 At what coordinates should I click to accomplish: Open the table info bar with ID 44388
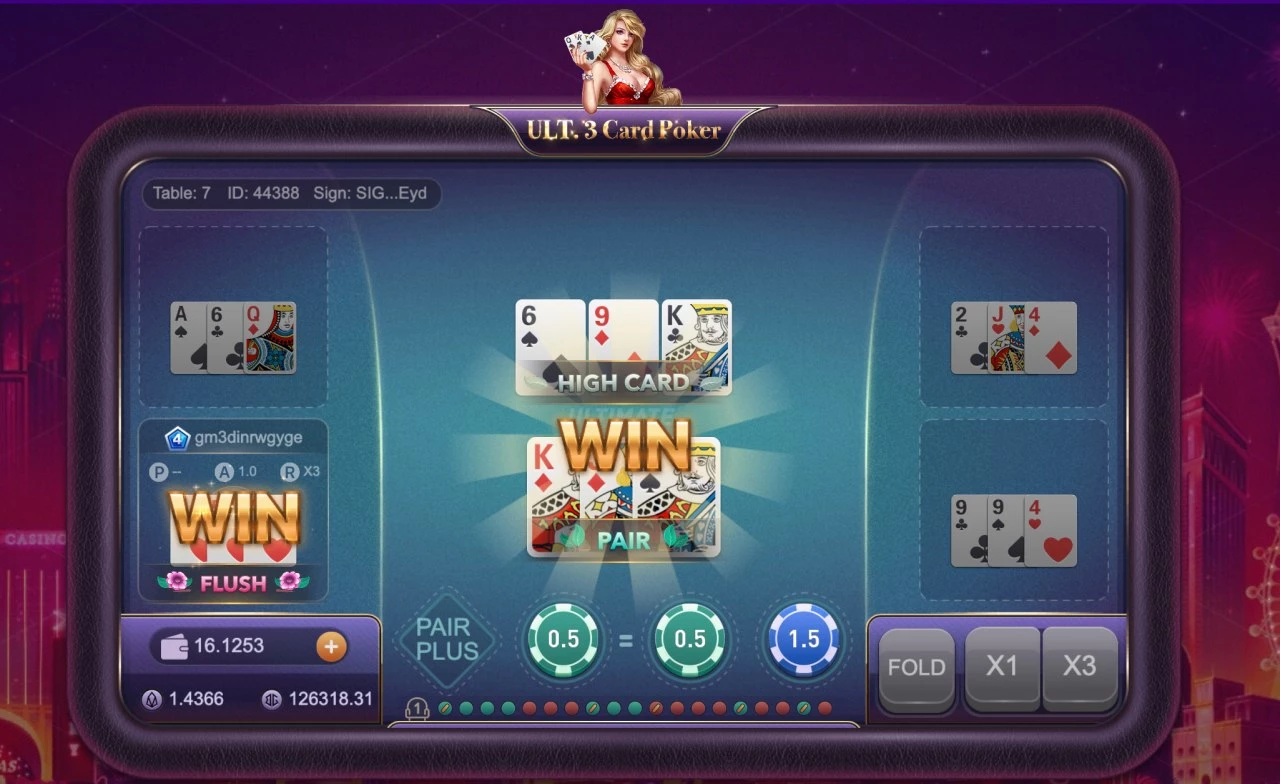[x=290, y=193]
